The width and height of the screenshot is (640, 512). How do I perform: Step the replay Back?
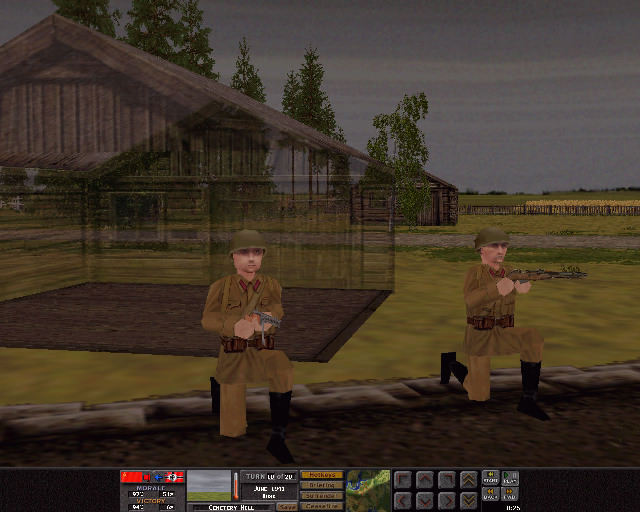click(491, 494)
